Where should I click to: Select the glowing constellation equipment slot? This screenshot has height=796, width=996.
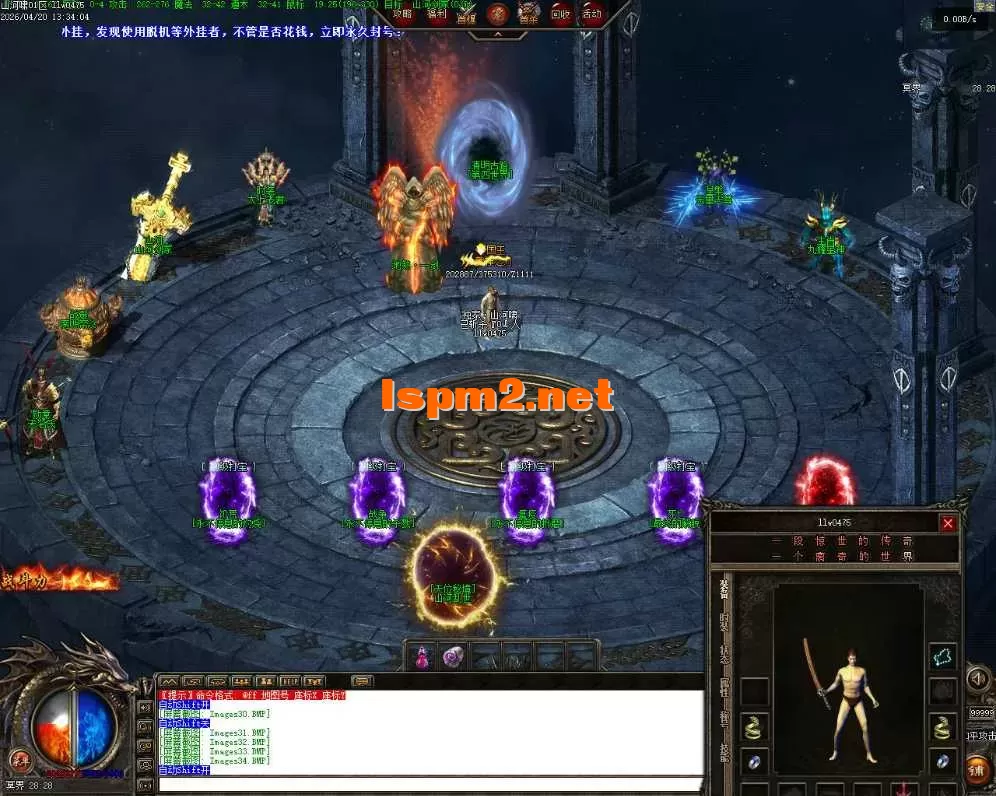click(942, 657)
